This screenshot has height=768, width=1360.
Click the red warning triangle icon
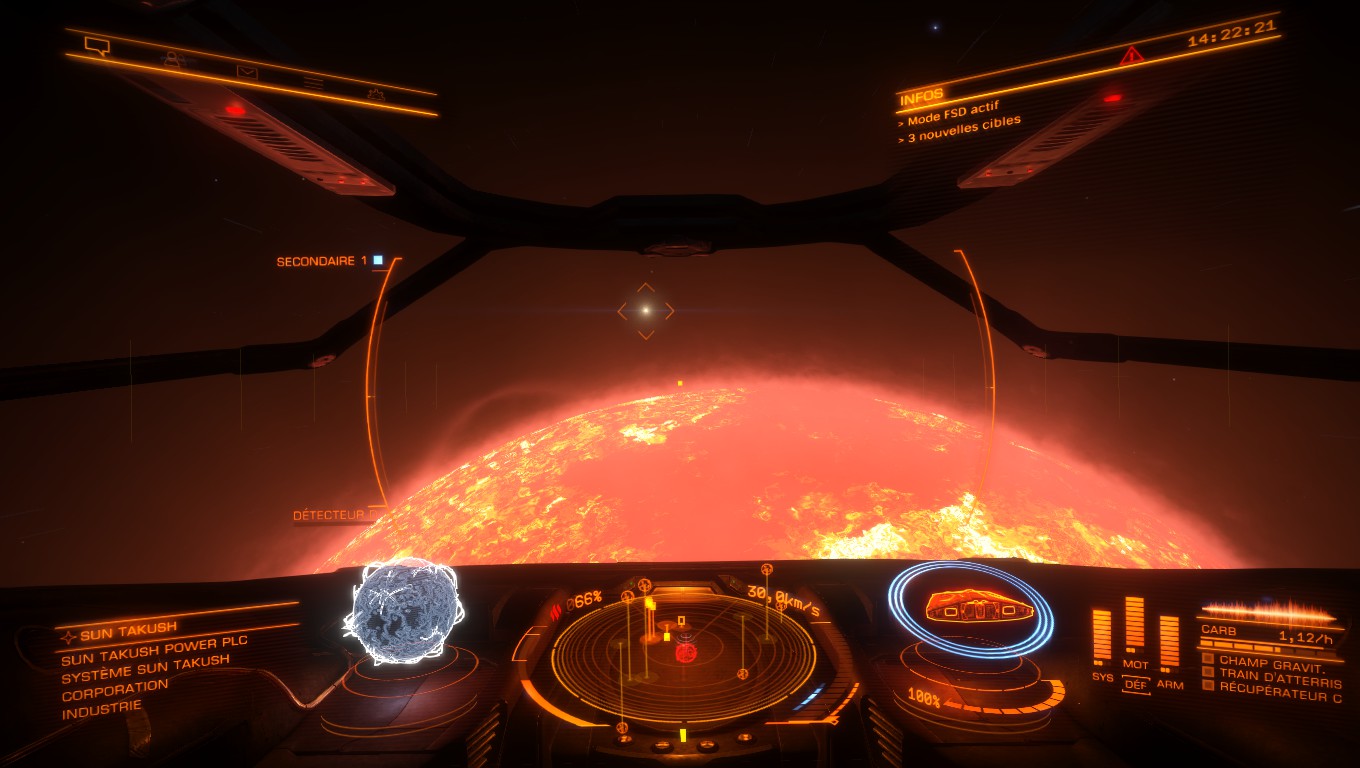coord(1131,55)
